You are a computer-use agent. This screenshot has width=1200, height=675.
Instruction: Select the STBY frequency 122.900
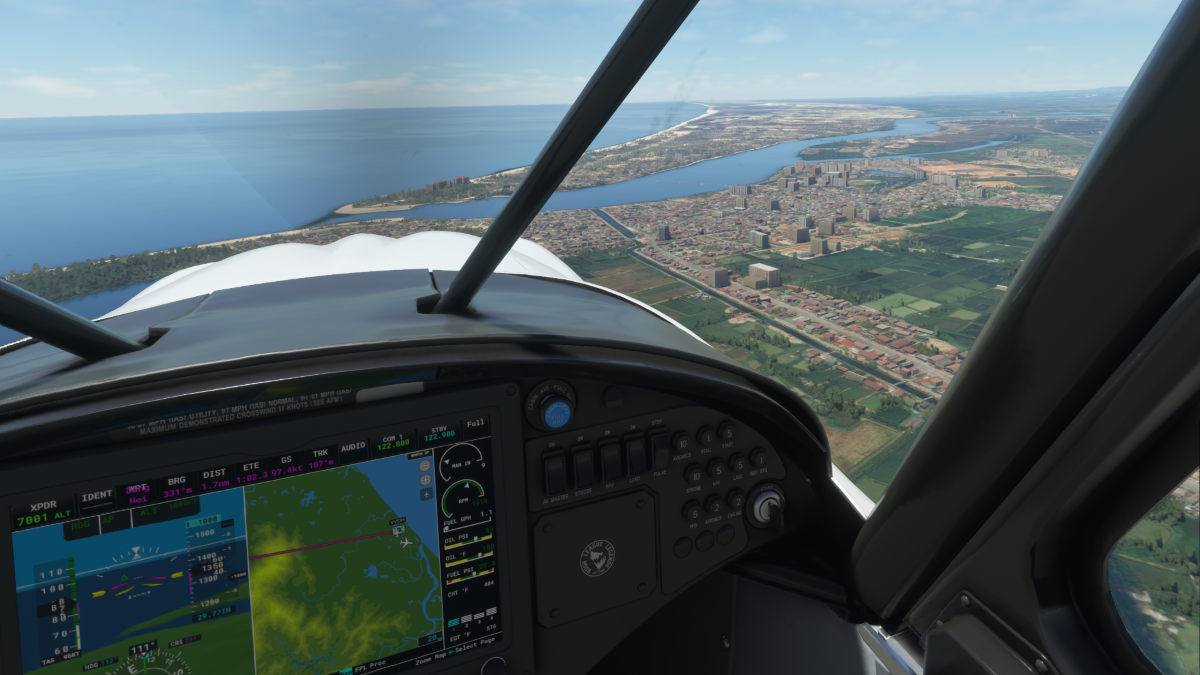(x=438, y=433)
